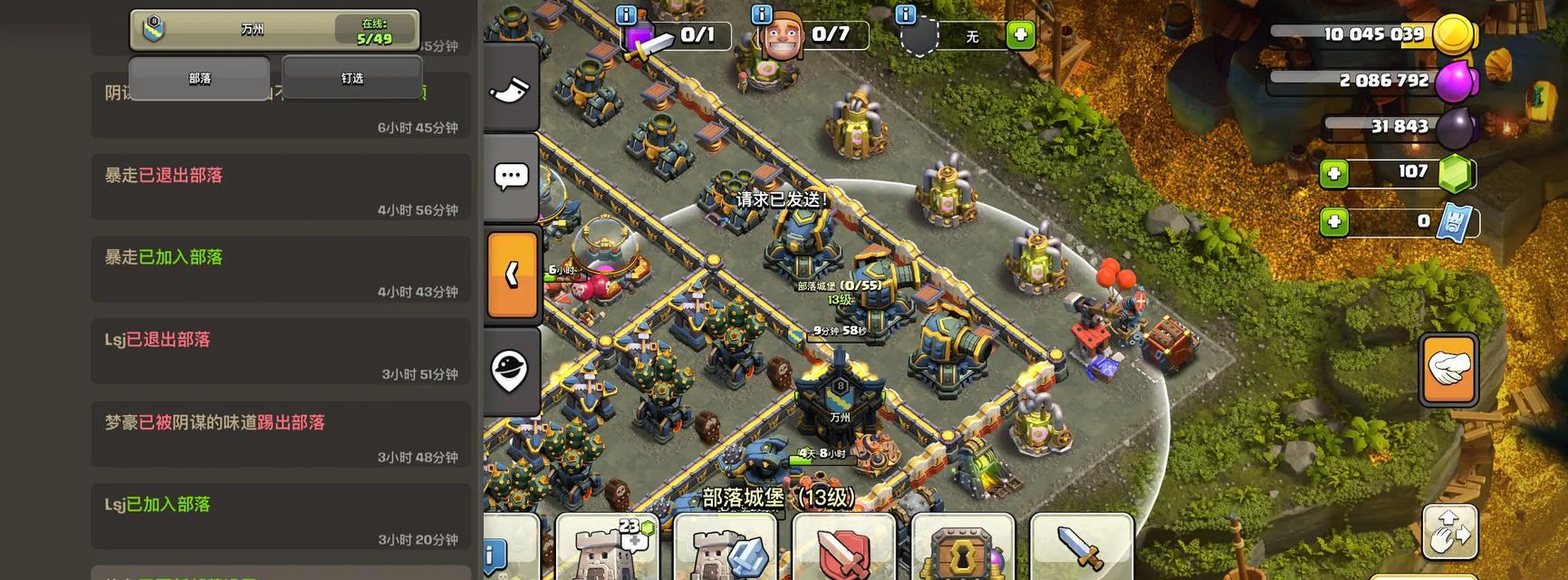Add tickets with the green plus button
Image resolution: width=1568 pixels, height=580 pixels.
[1333, 221]
